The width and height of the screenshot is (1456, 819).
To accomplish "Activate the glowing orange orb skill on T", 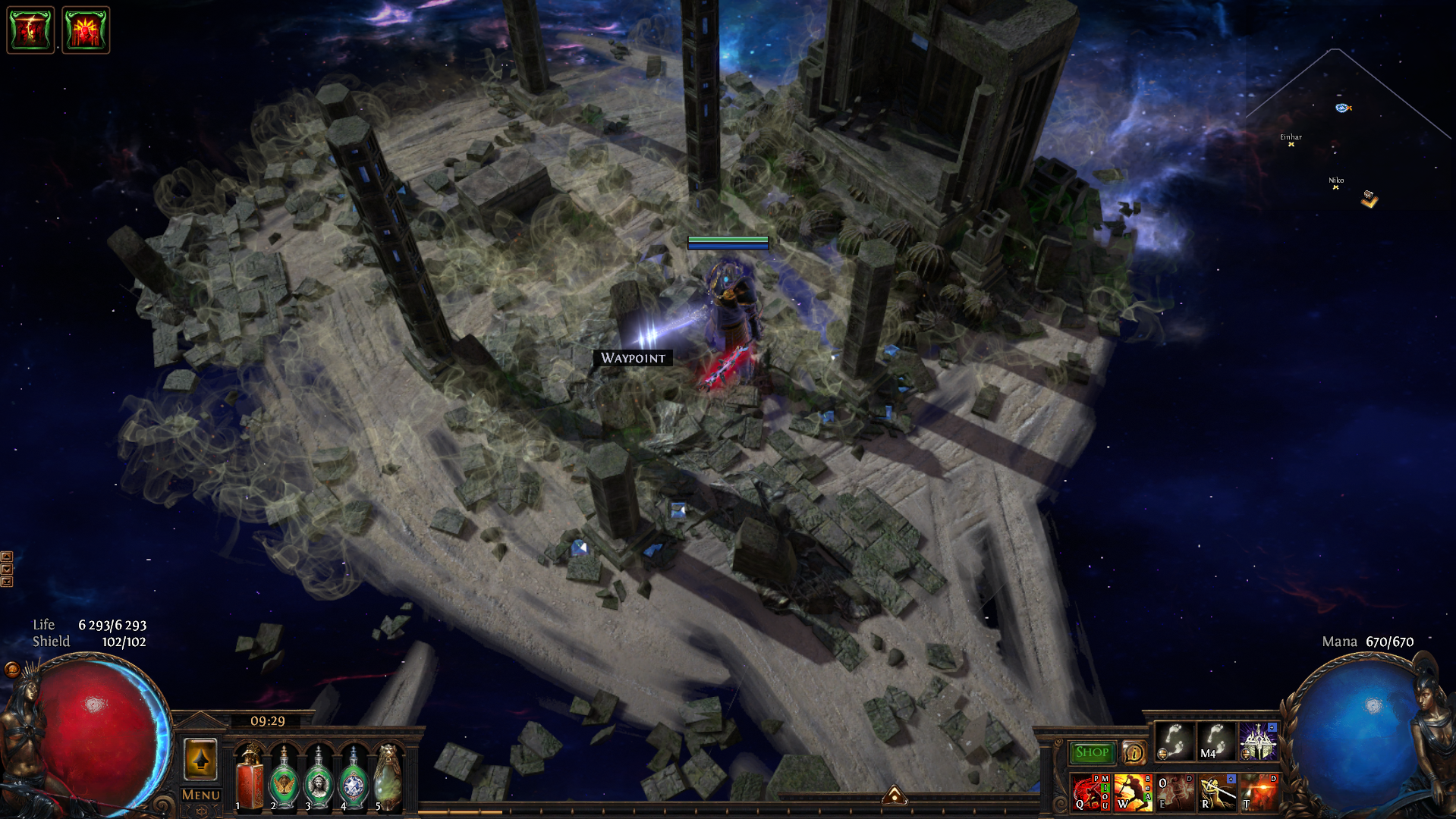I will 1259,792.
